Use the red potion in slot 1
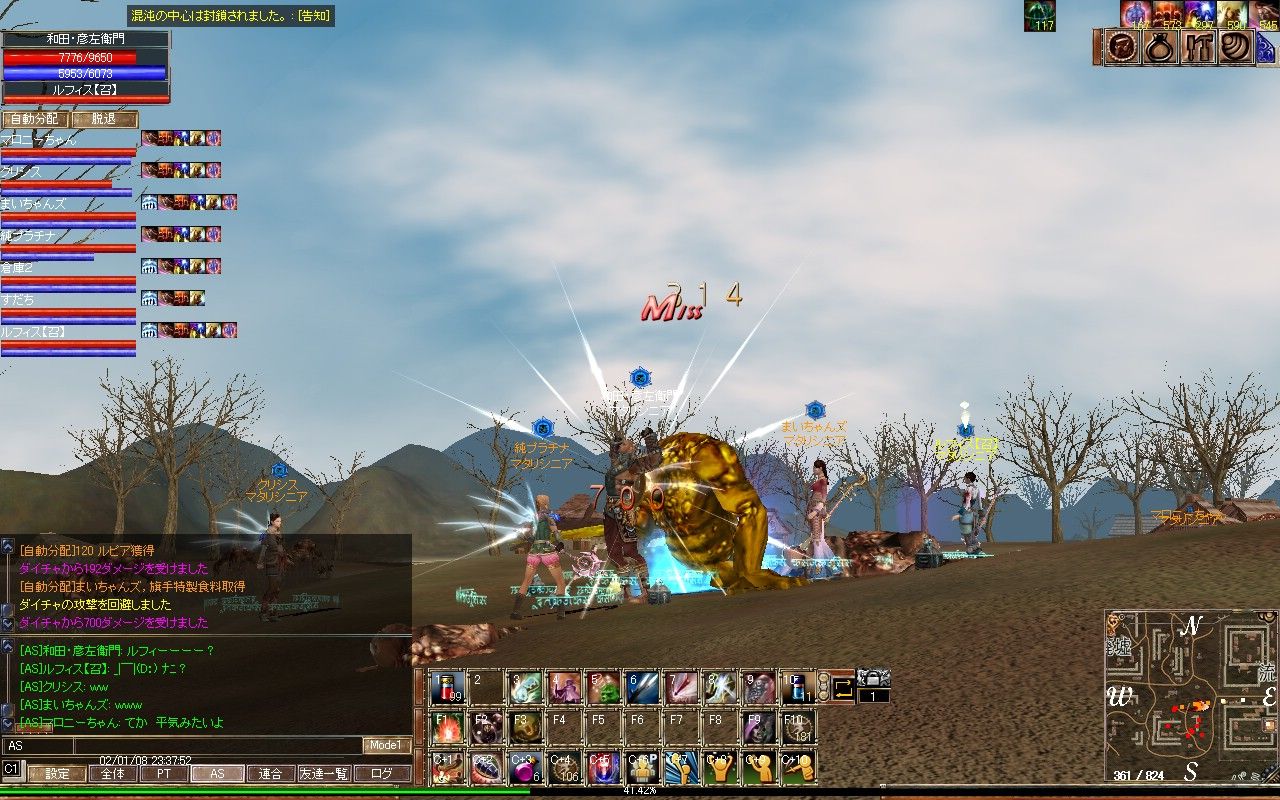 (446, 687)
